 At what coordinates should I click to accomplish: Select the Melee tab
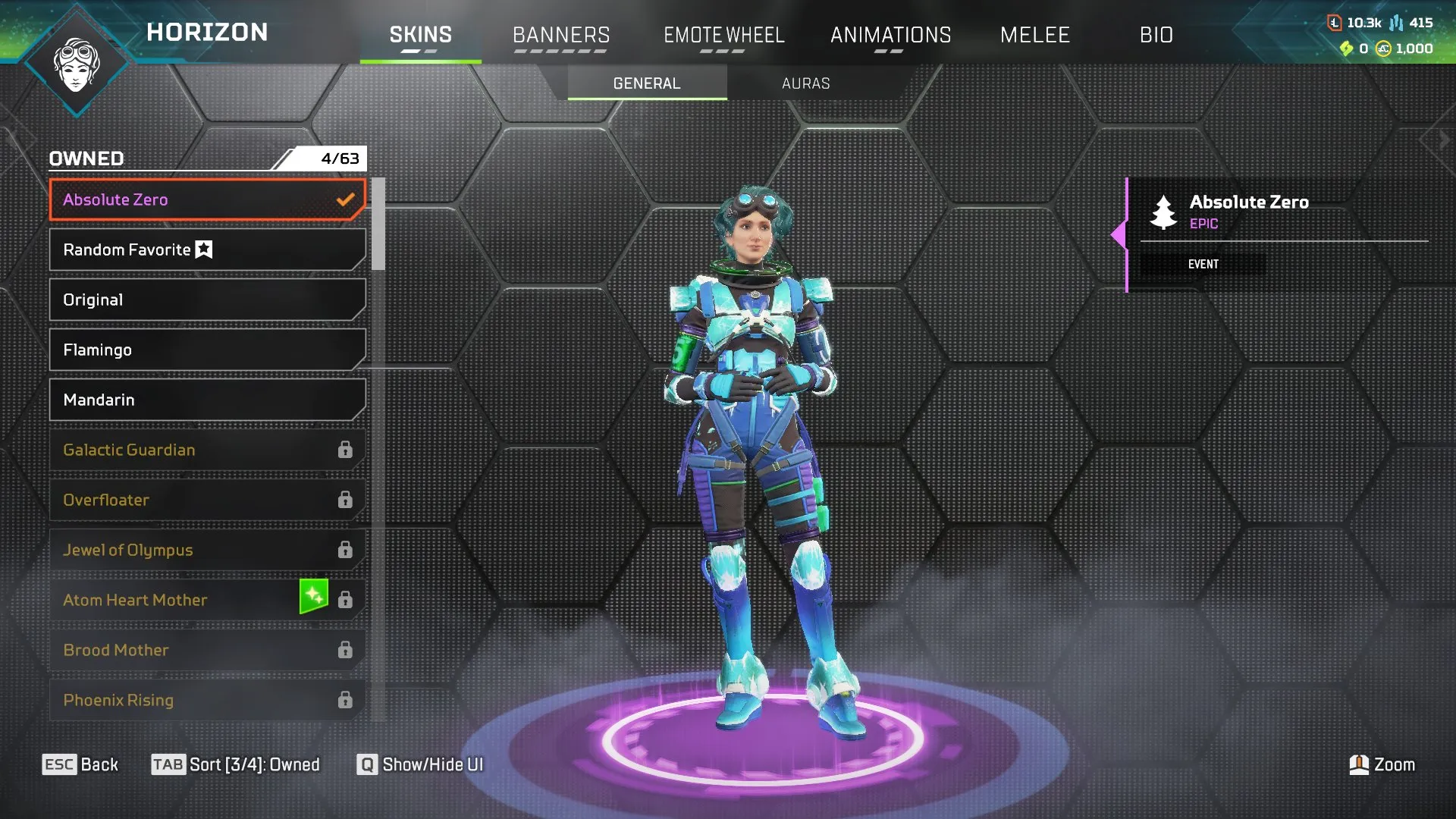[x=1034, y=35]
